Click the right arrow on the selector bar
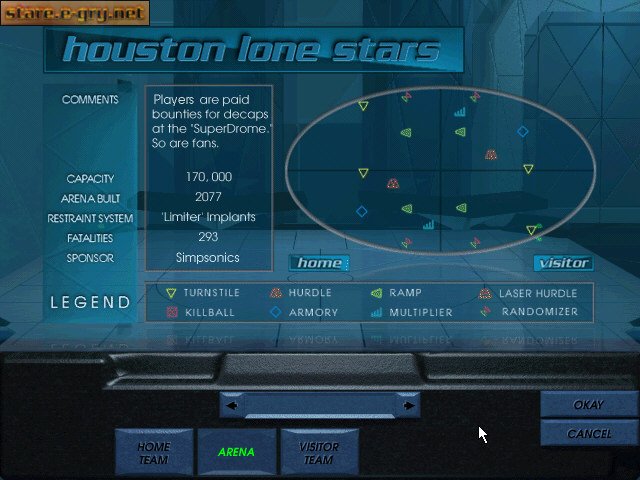640x480 pixels. point(408,406)
